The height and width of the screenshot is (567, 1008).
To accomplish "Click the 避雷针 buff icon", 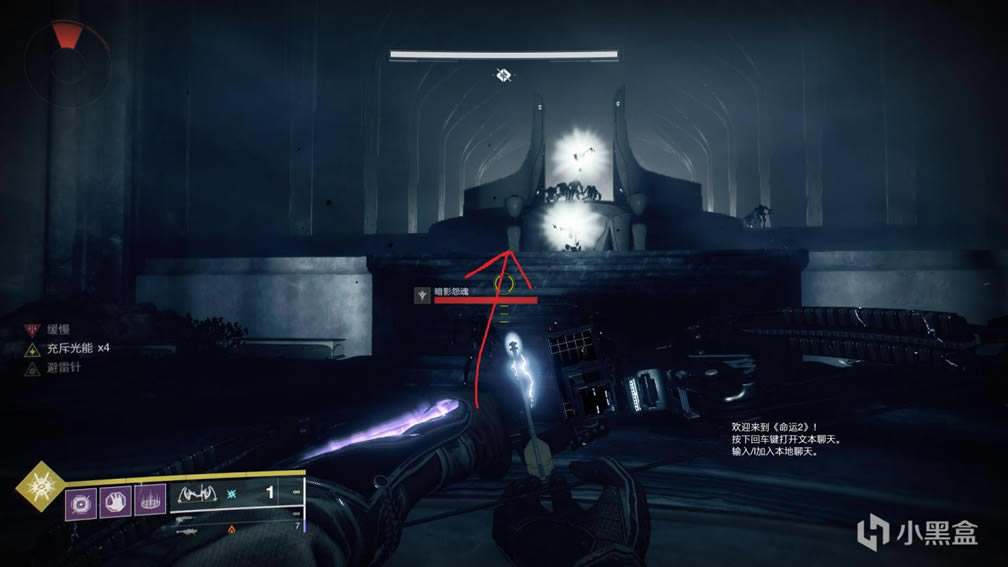I will coord(34,367).
